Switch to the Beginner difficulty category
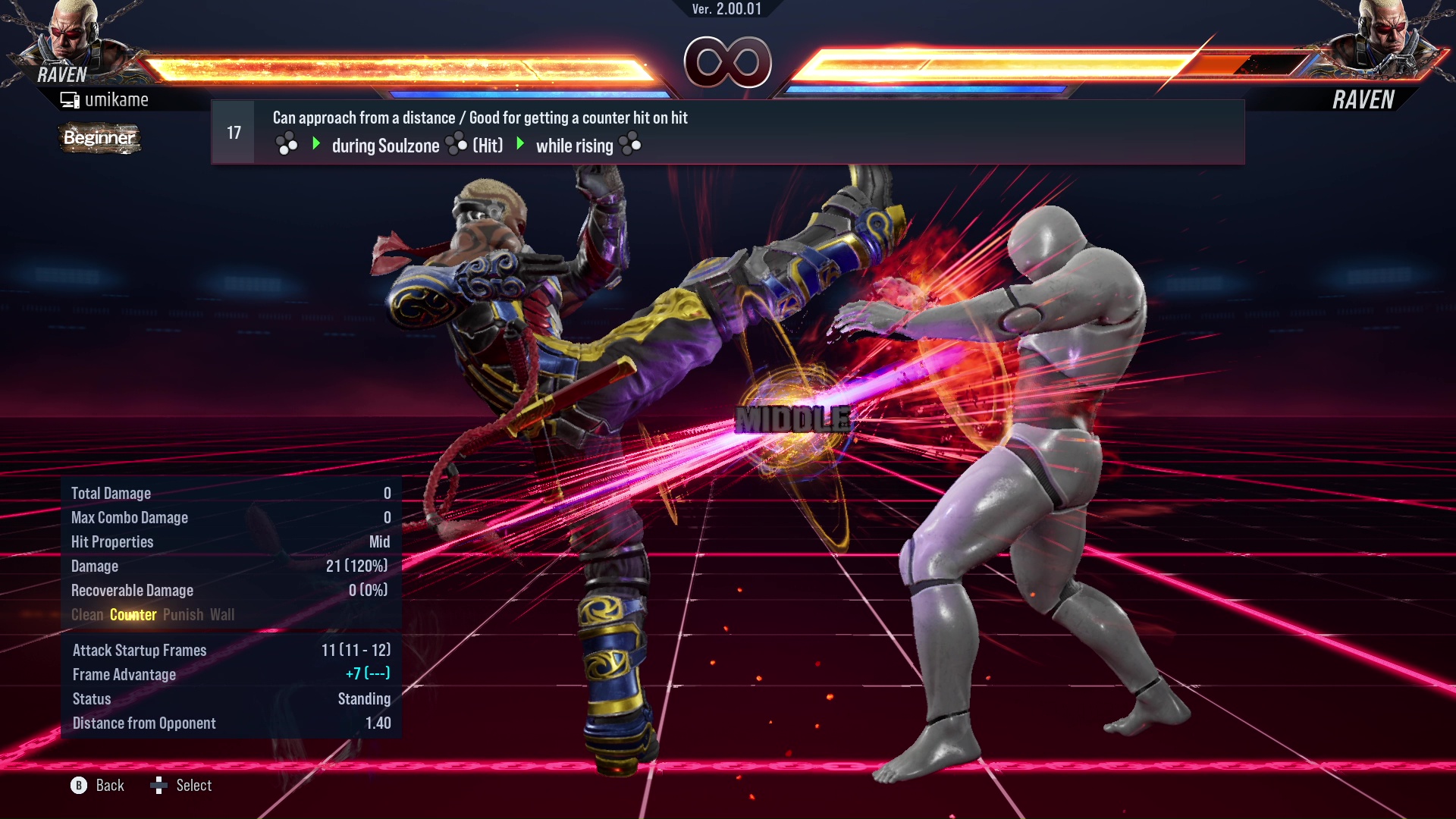 (x=99, y=139)
